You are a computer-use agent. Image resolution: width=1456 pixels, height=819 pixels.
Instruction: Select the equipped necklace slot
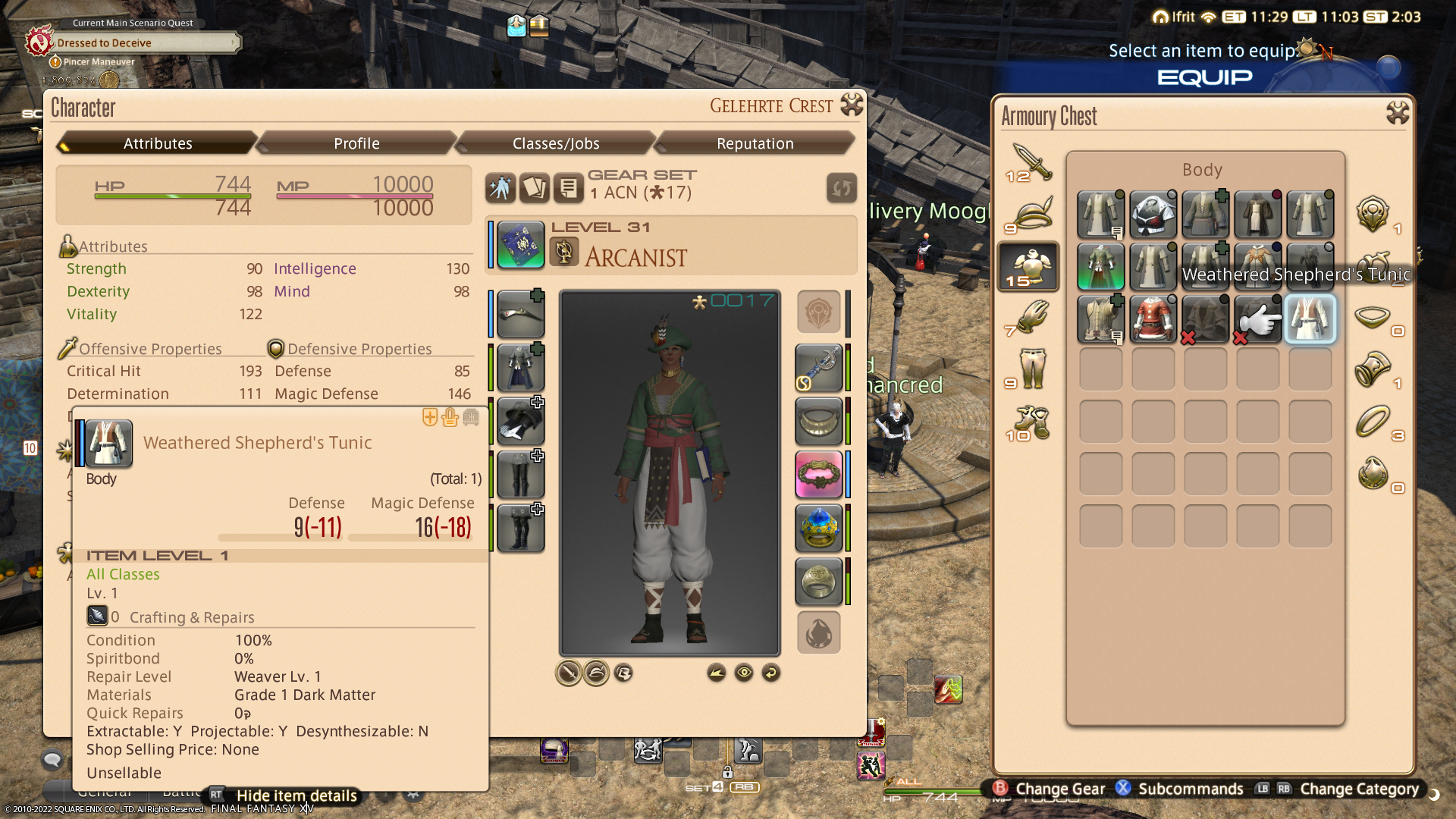click(818, 422)
